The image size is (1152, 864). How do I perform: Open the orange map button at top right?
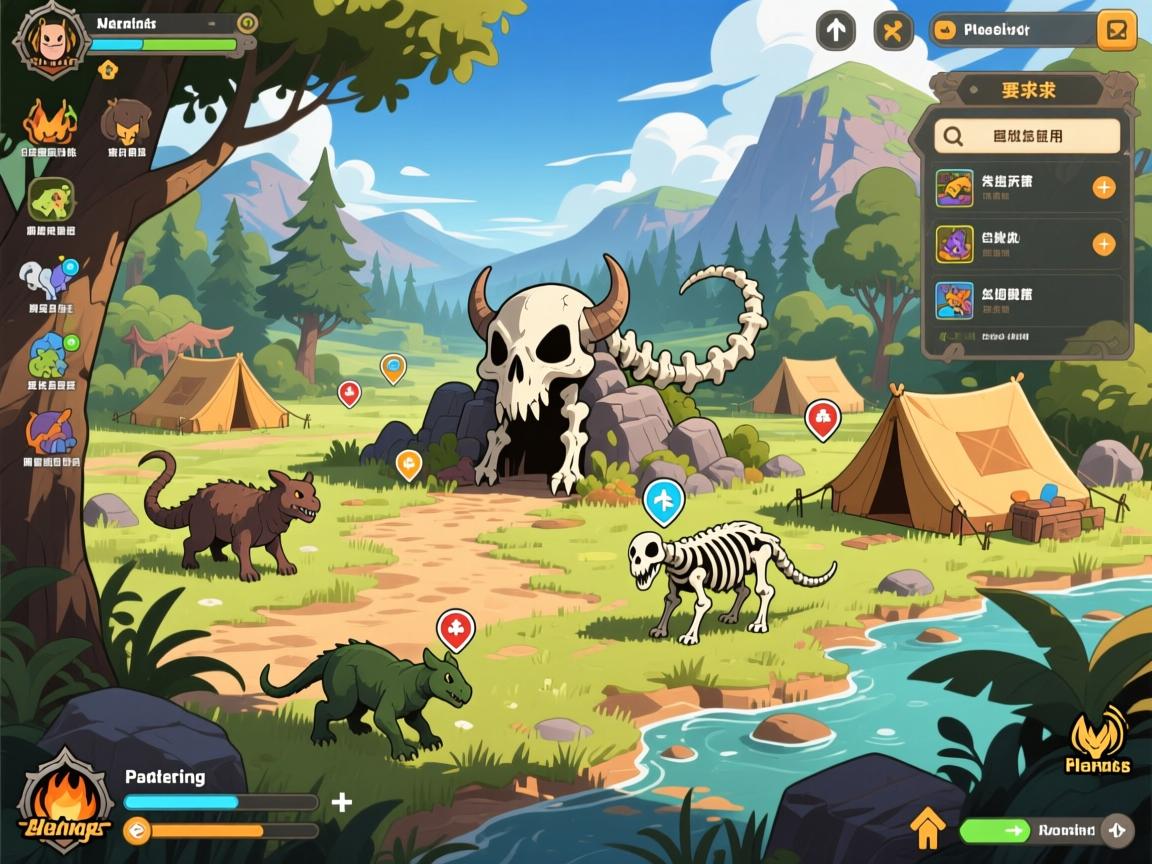[1116, 30]
